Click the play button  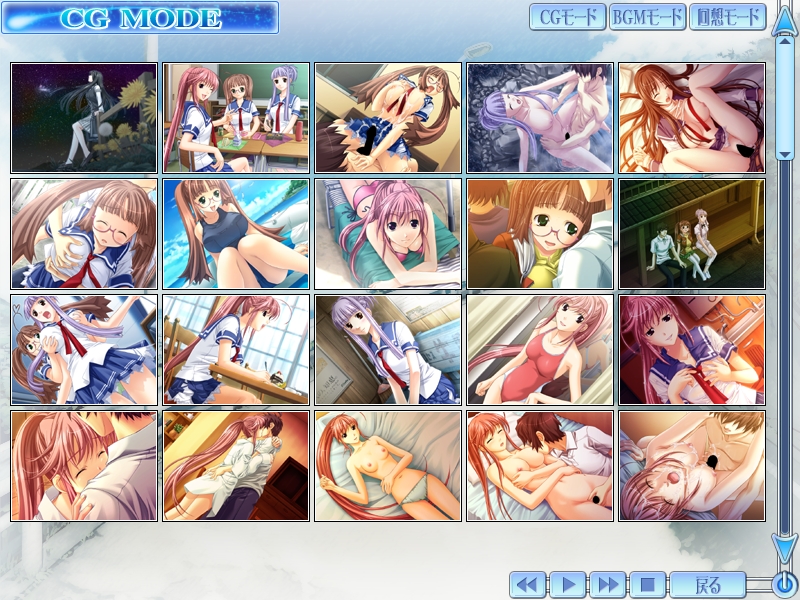[567, 584]
